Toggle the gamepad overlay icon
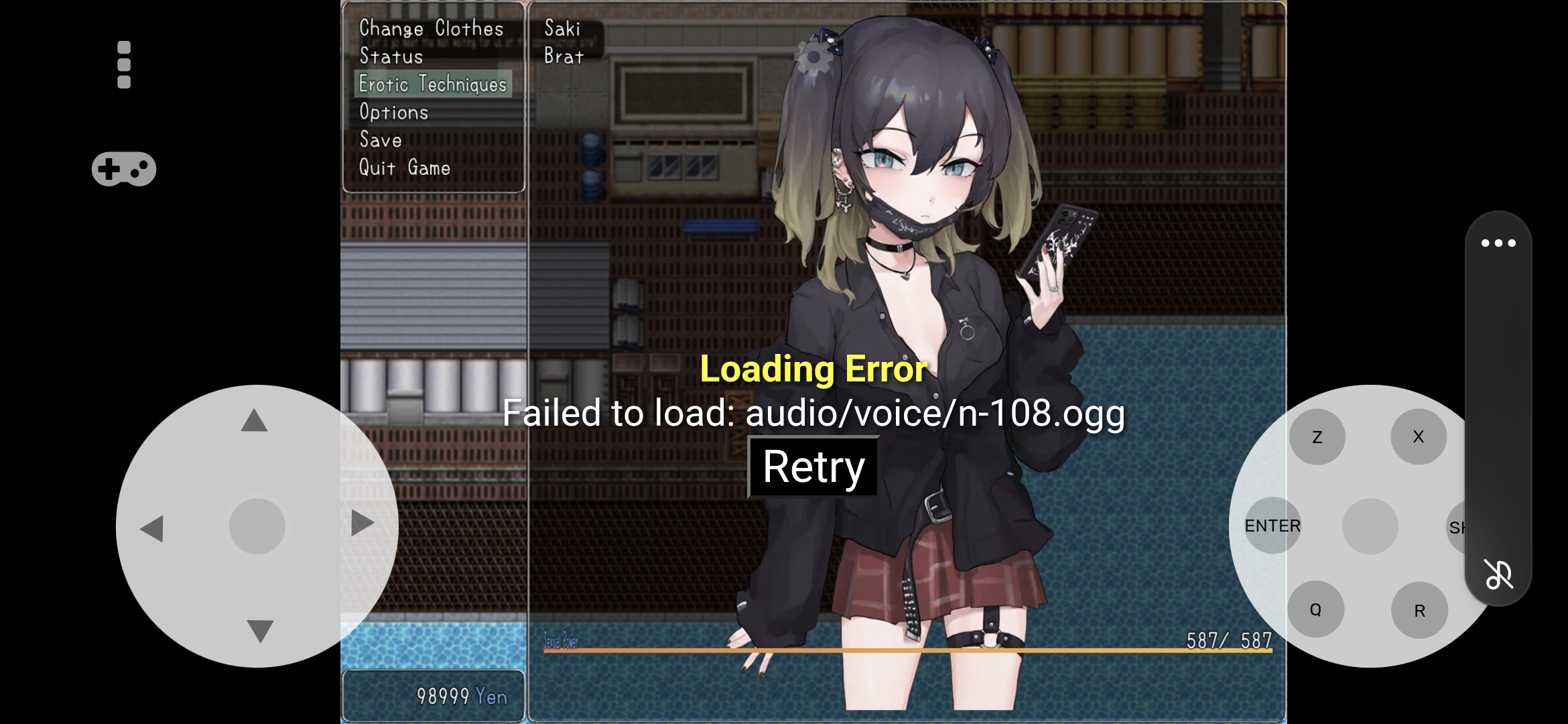Screen dimensions: 1568x724 click(124, 169)
